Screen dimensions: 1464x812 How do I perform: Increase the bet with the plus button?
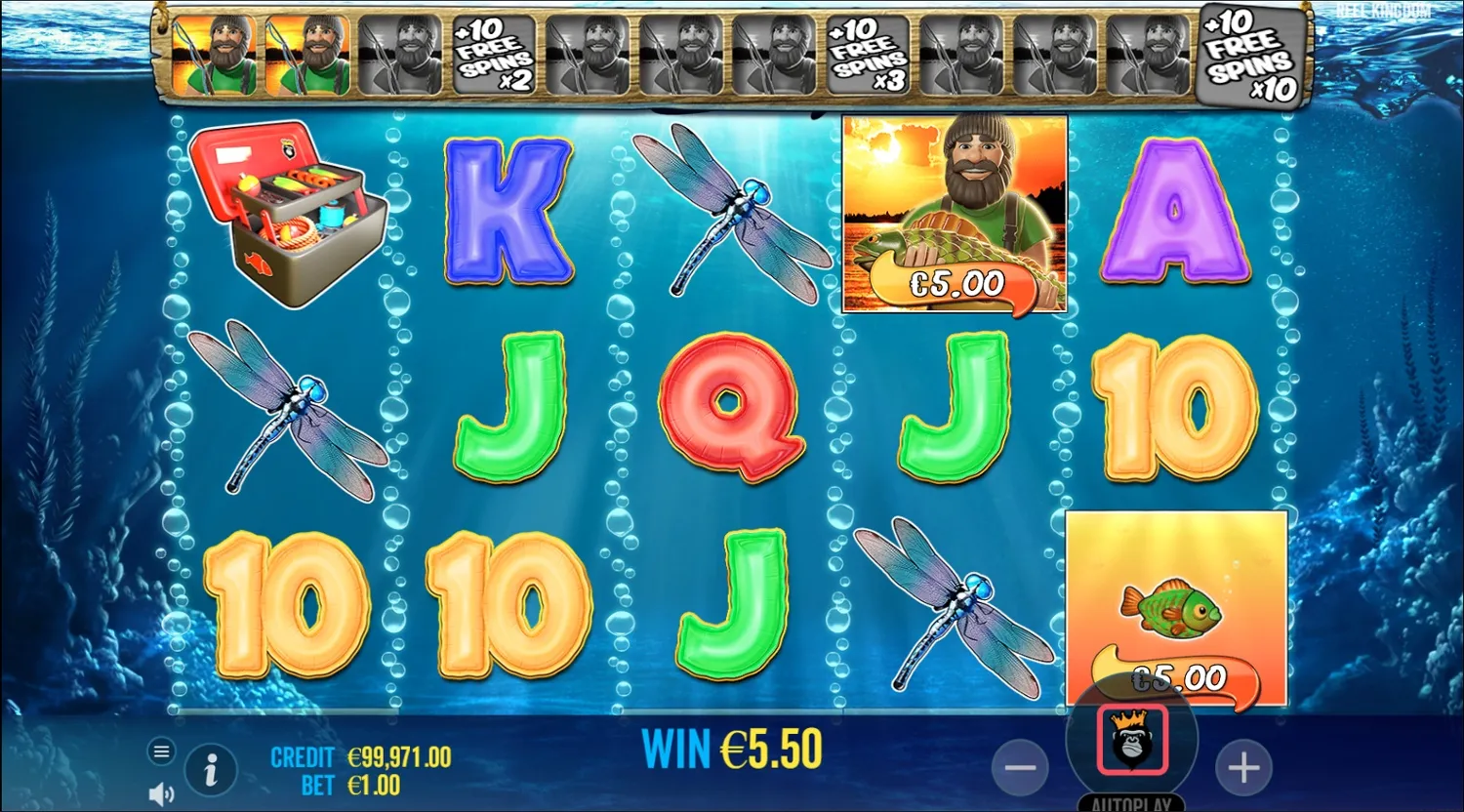point(1243,768)
